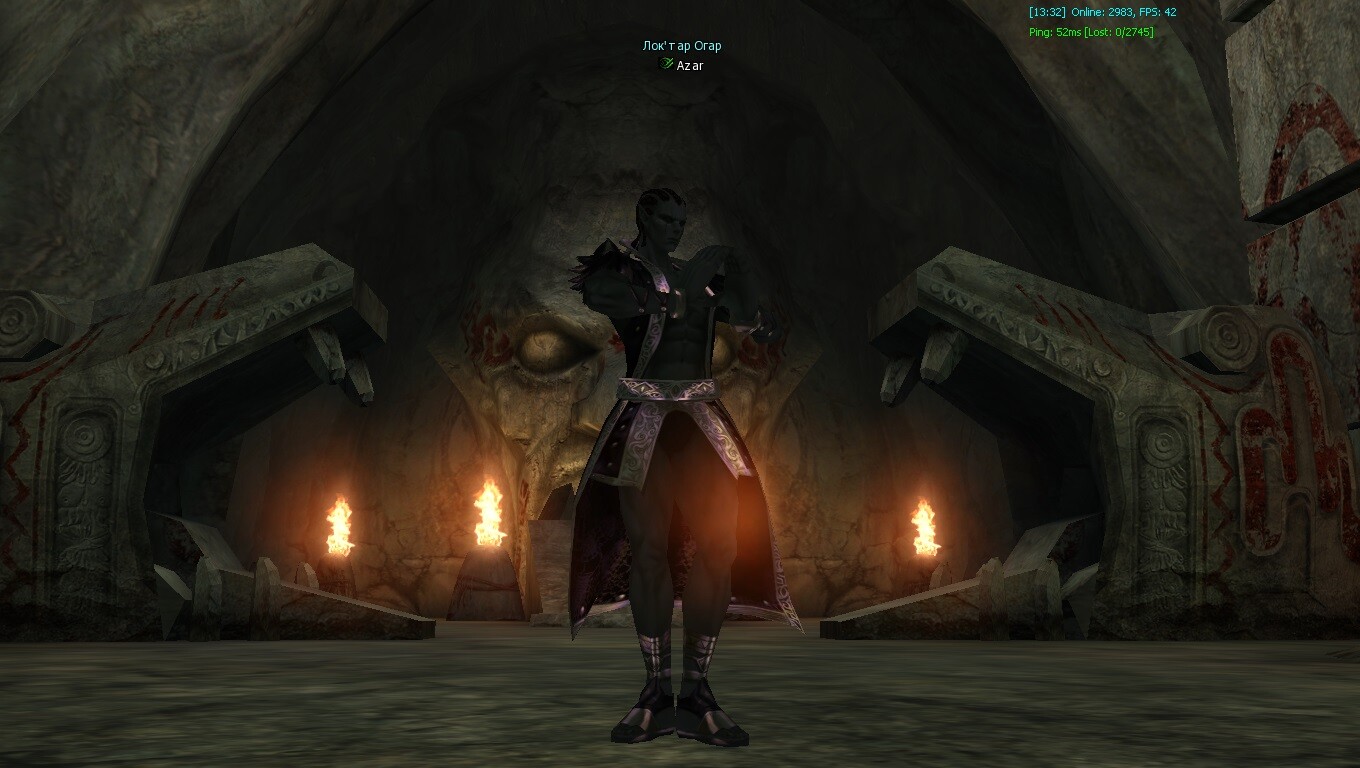Select the Azar character nameplate
Viewport: 1360px width, 768px height.
click(x=689, y=65)
